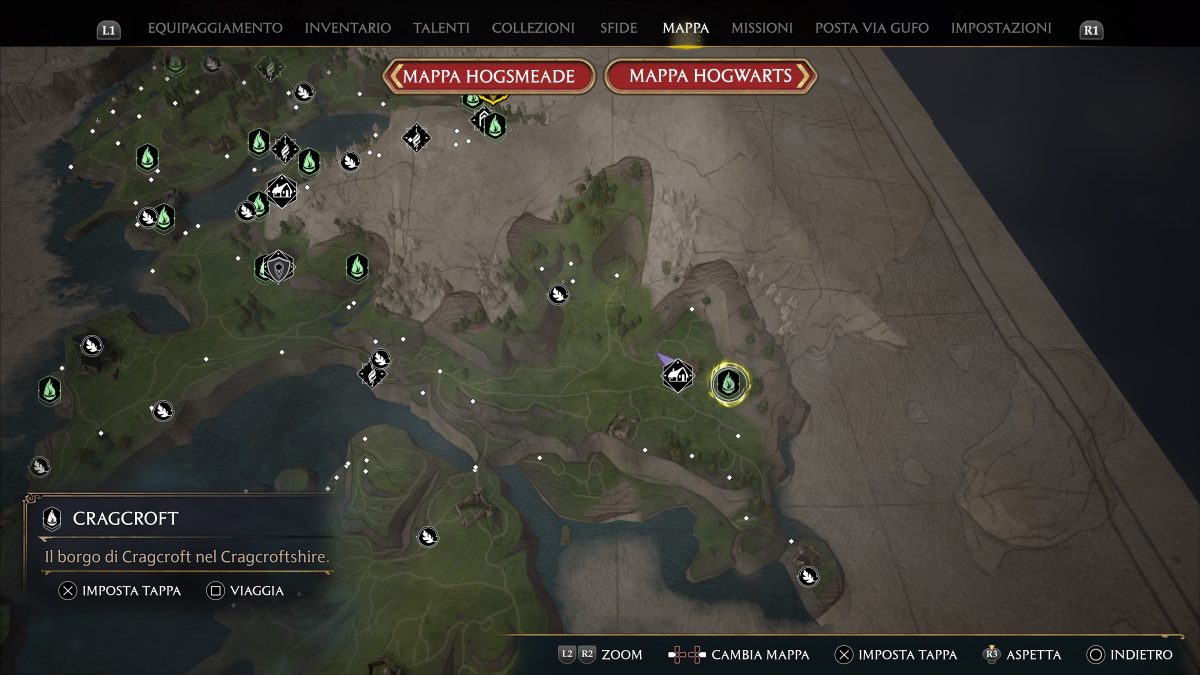Switch to the Inventario tab
The image size is (1200, 675).
point(348,28)
